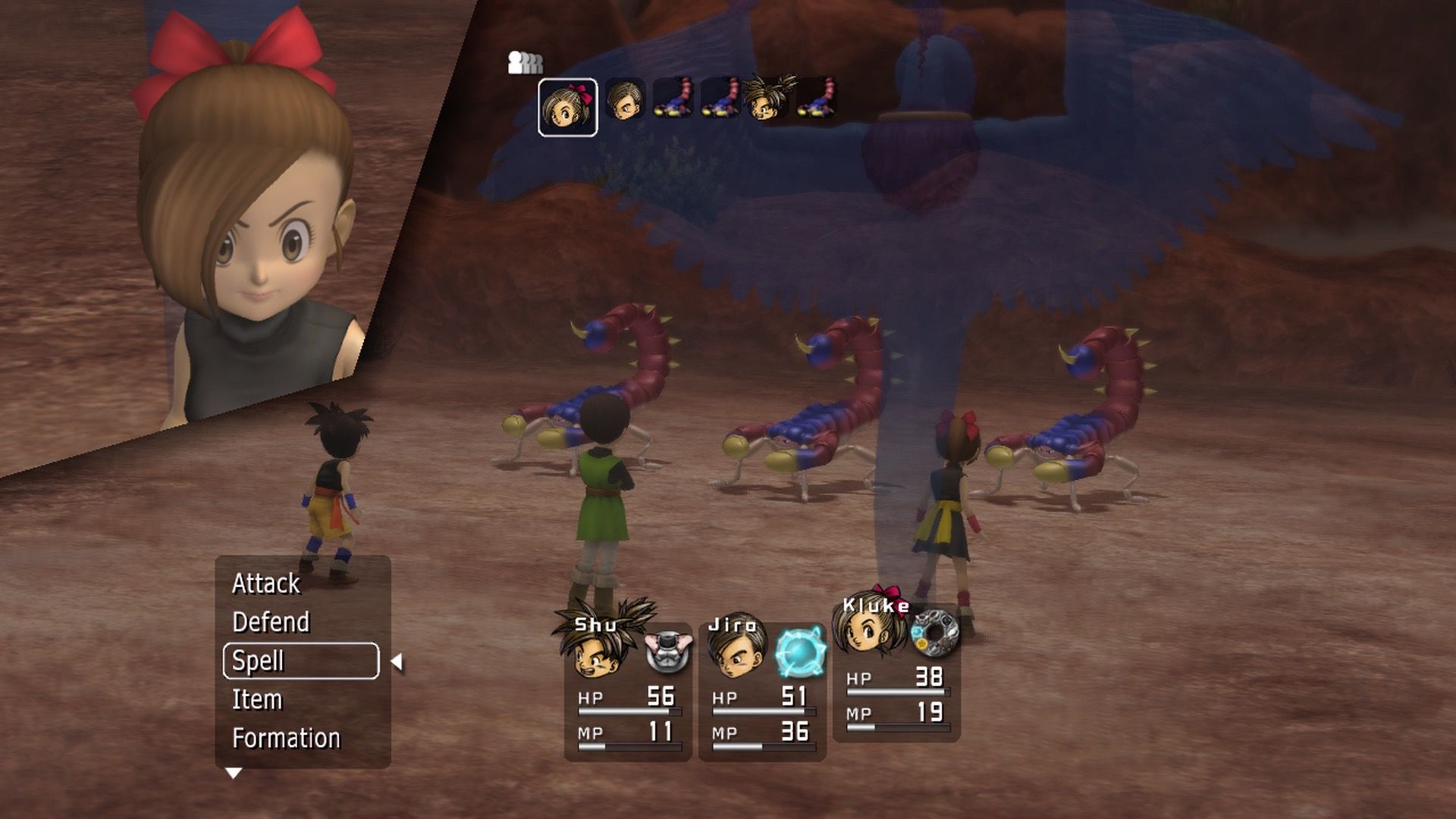Click the glowing cyan orb beside Jiro

click(799, 651)
